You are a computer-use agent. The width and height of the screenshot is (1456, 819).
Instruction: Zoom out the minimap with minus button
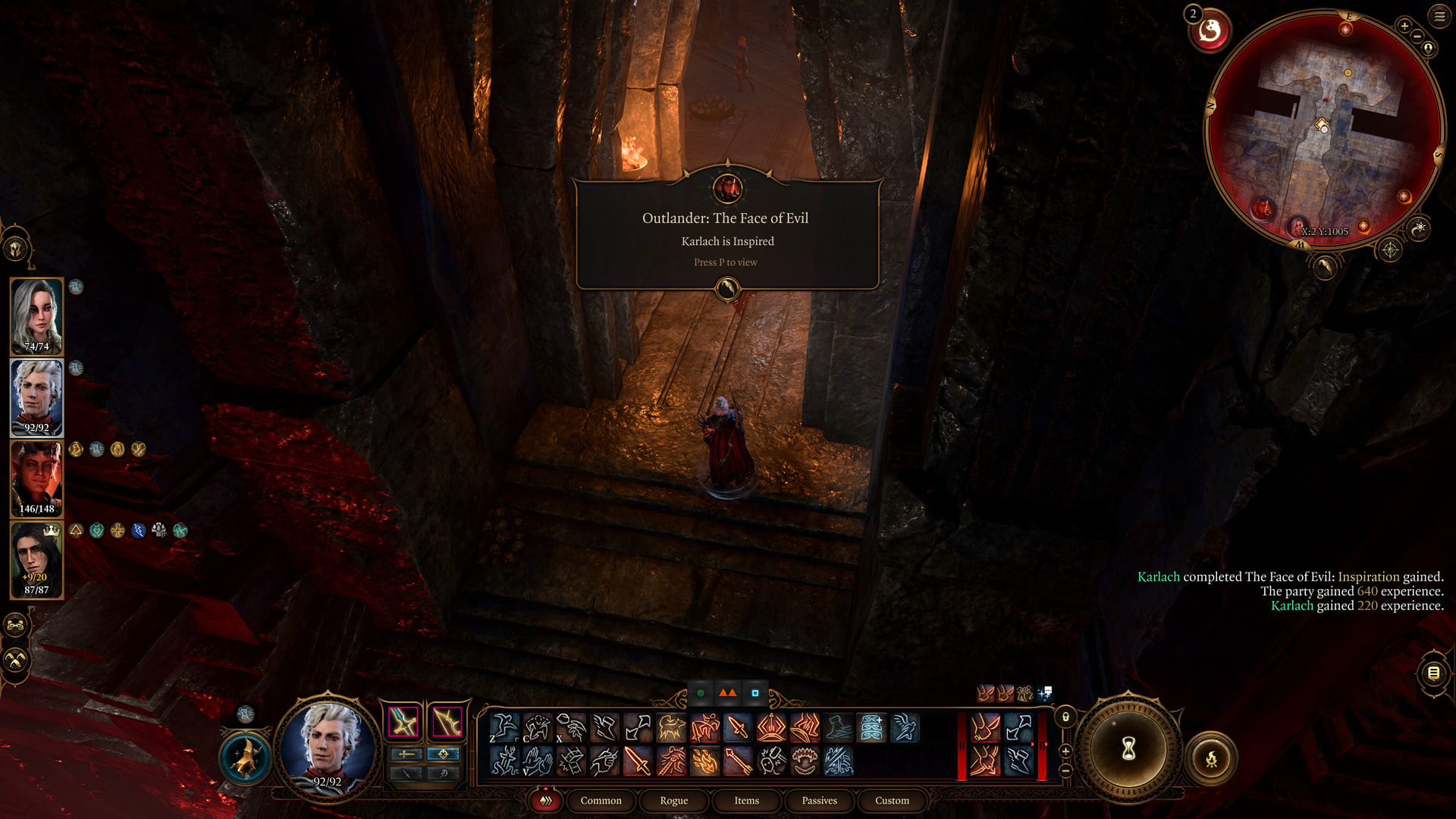pos(1417,36)
